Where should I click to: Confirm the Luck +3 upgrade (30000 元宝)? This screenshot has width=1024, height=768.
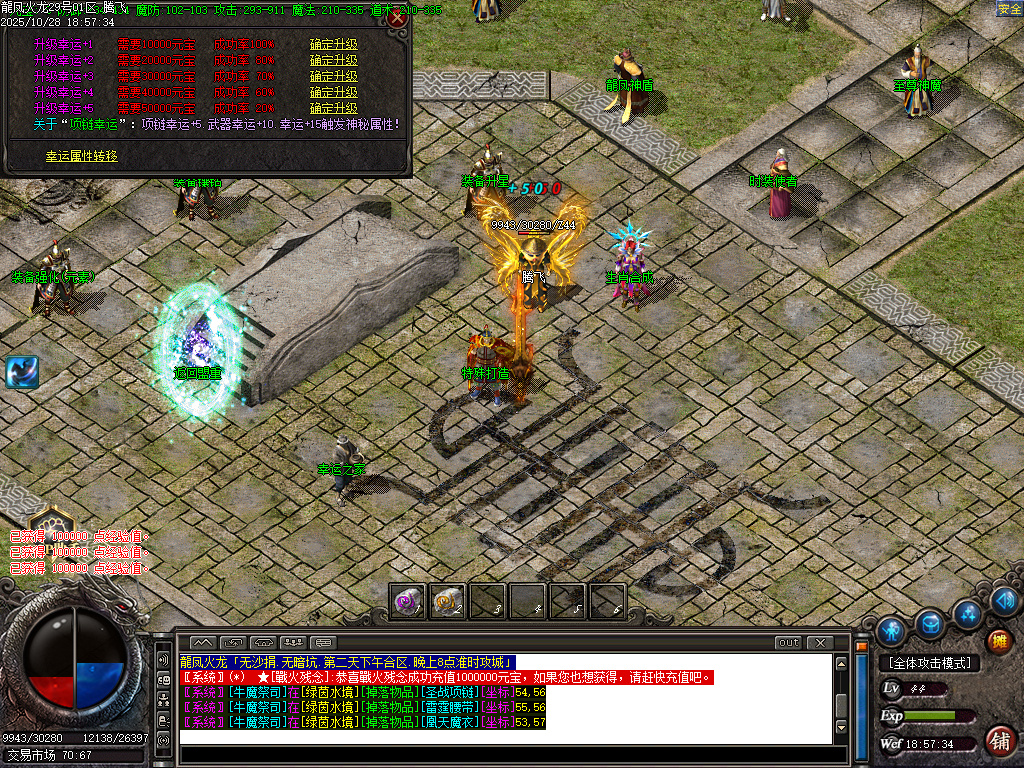(333, 76)
